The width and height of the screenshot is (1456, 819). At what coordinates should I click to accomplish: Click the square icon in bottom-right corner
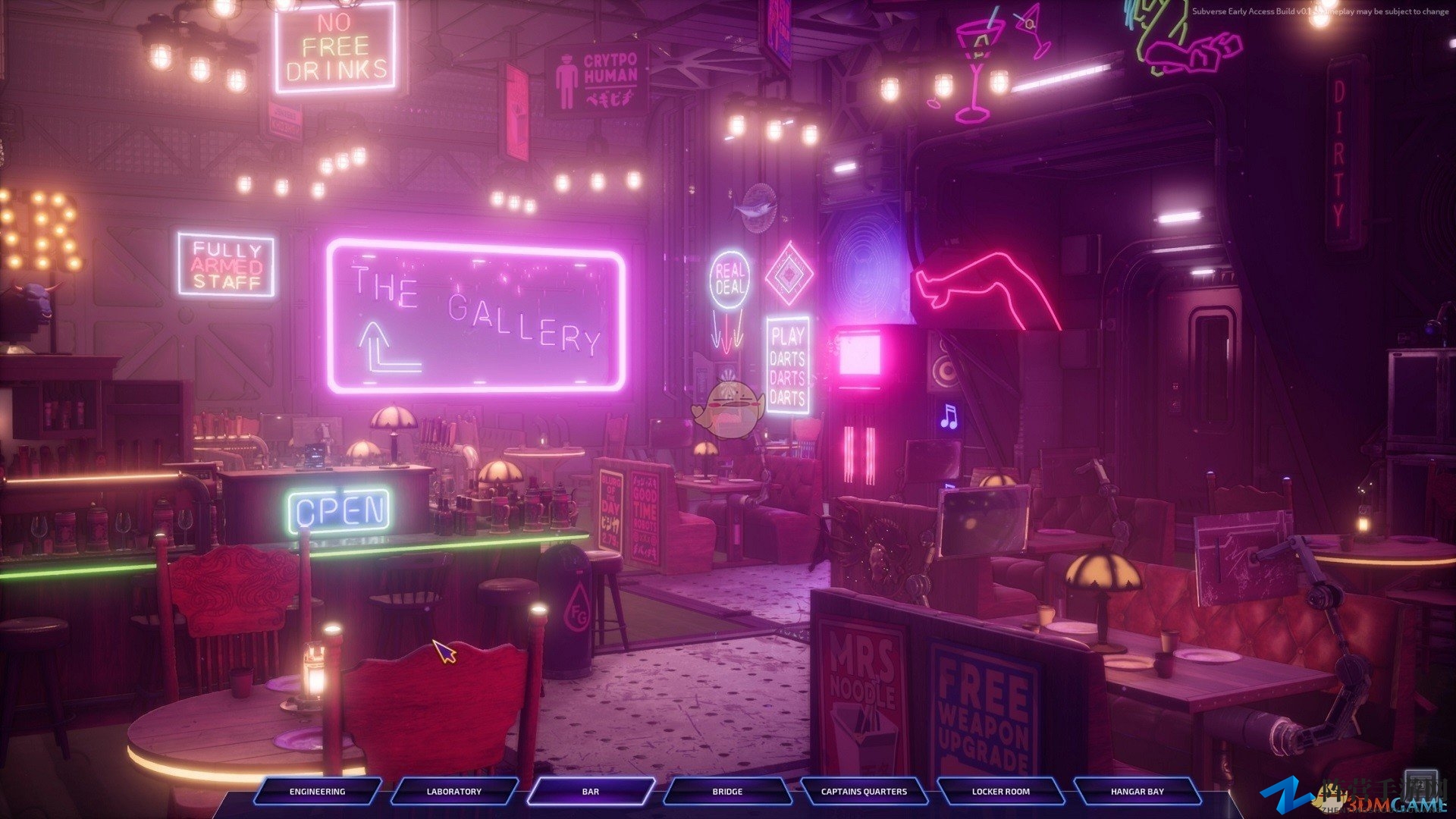click(x=1420, y=785)
